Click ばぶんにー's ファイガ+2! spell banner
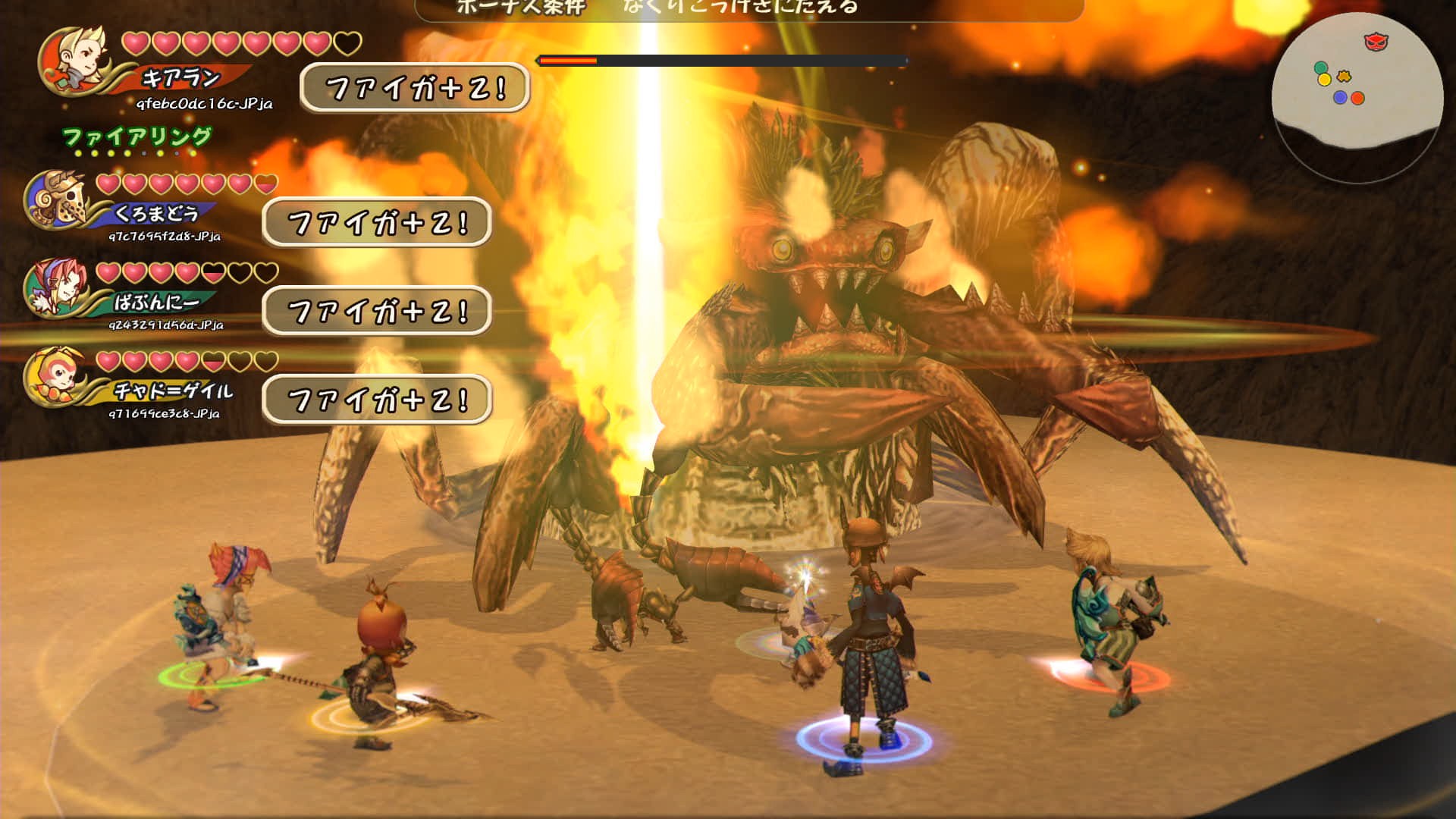The width and height of the screenshot is (1456, 819). [377, 311]
